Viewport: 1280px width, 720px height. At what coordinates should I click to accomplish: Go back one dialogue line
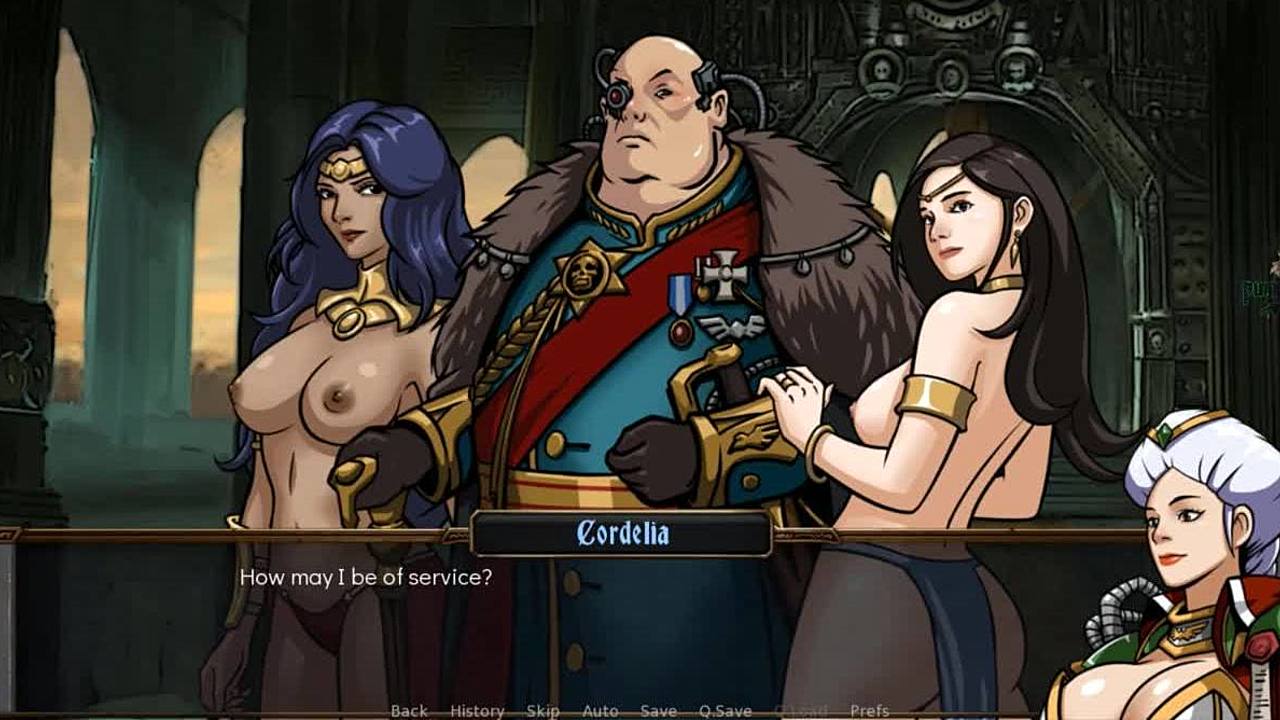pos(409,711)
